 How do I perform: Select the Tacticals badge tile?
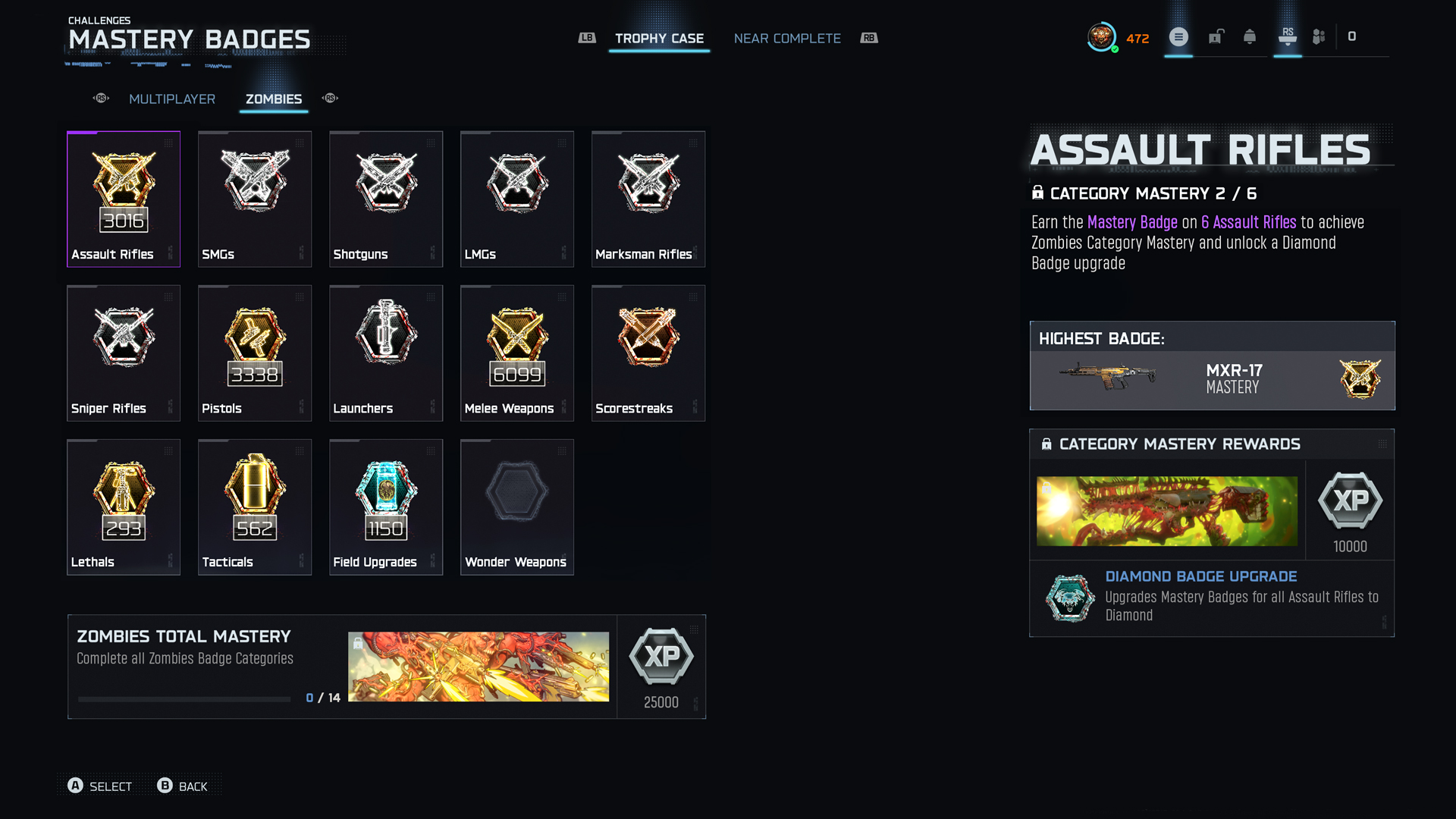point(255,507)
